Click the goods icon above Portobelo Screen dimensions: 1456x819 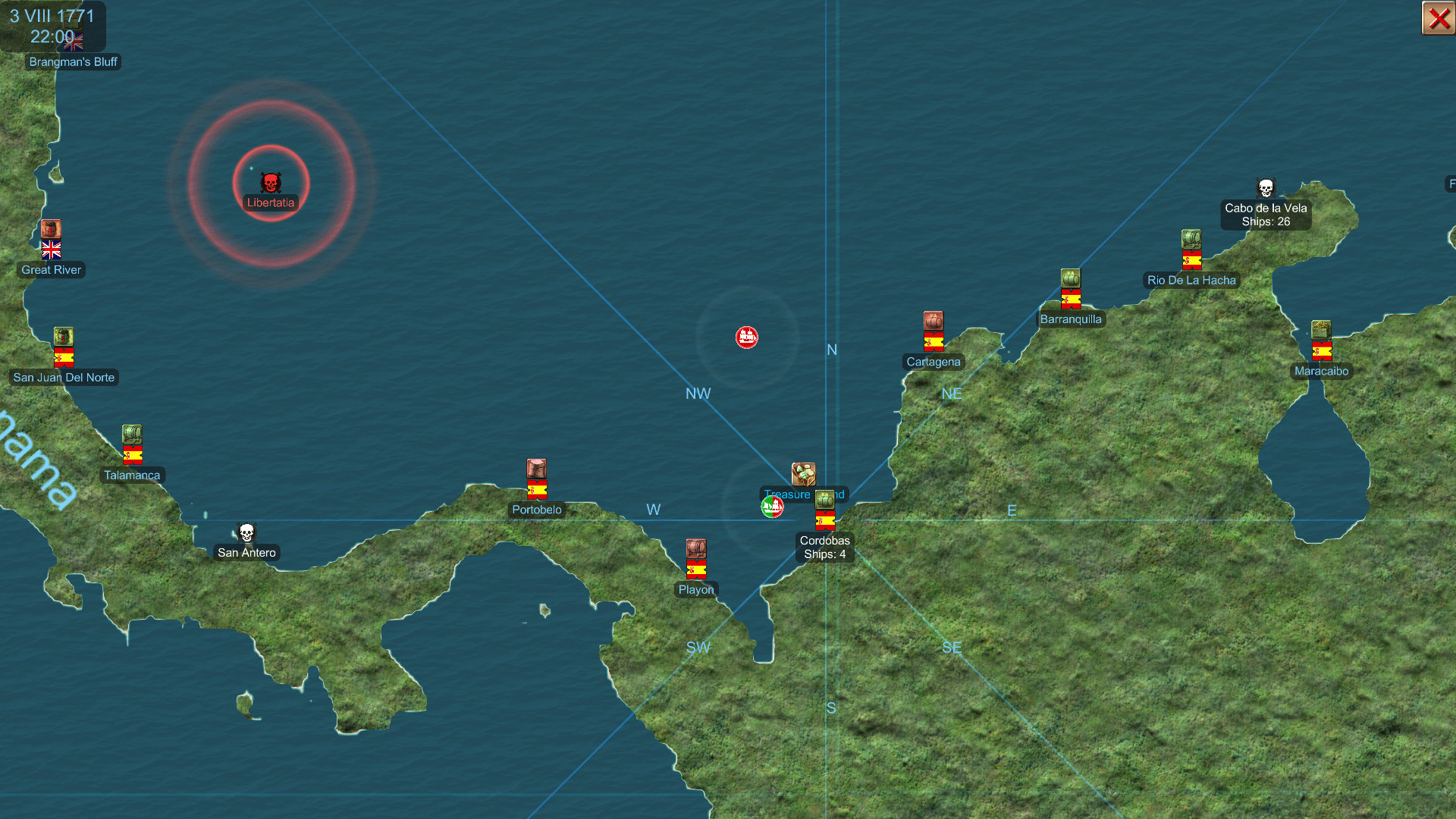click(x=537, y=470)
